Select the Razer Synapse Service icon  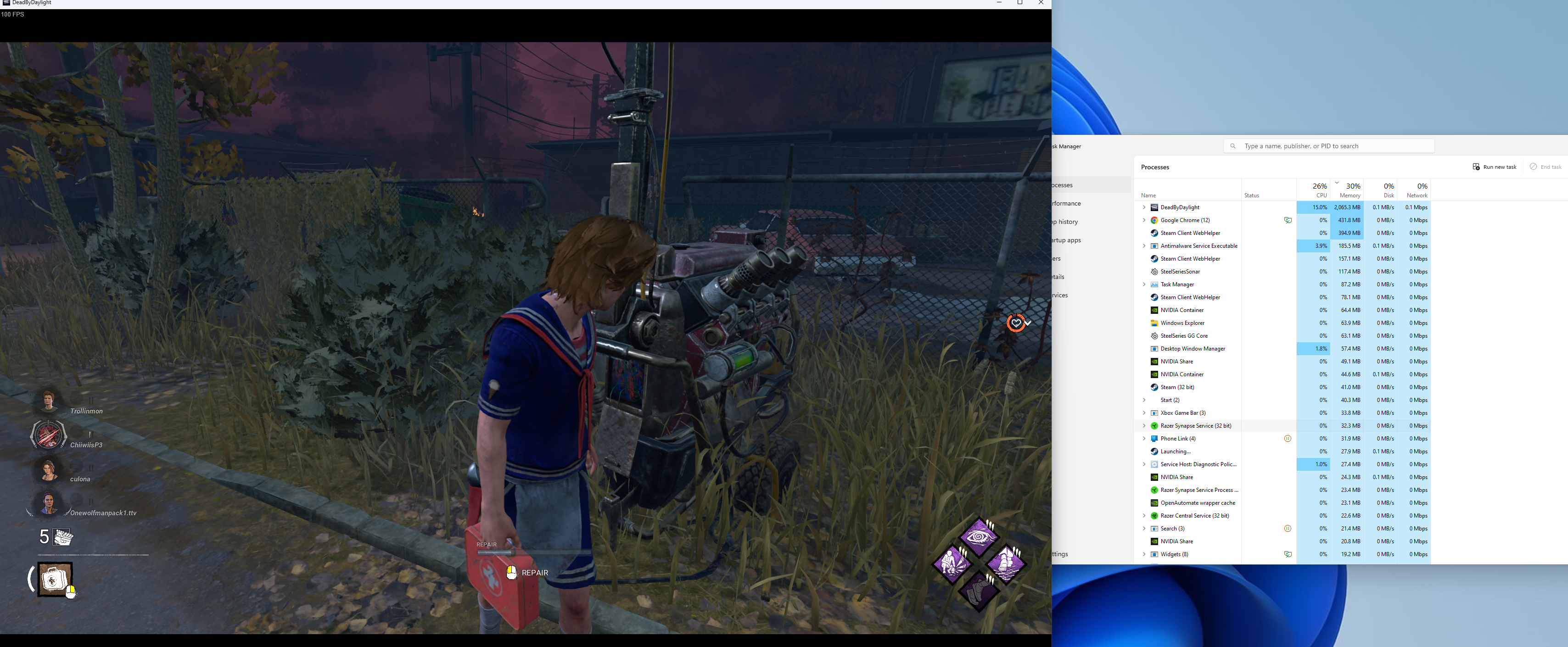click(x=1154, y=425)
